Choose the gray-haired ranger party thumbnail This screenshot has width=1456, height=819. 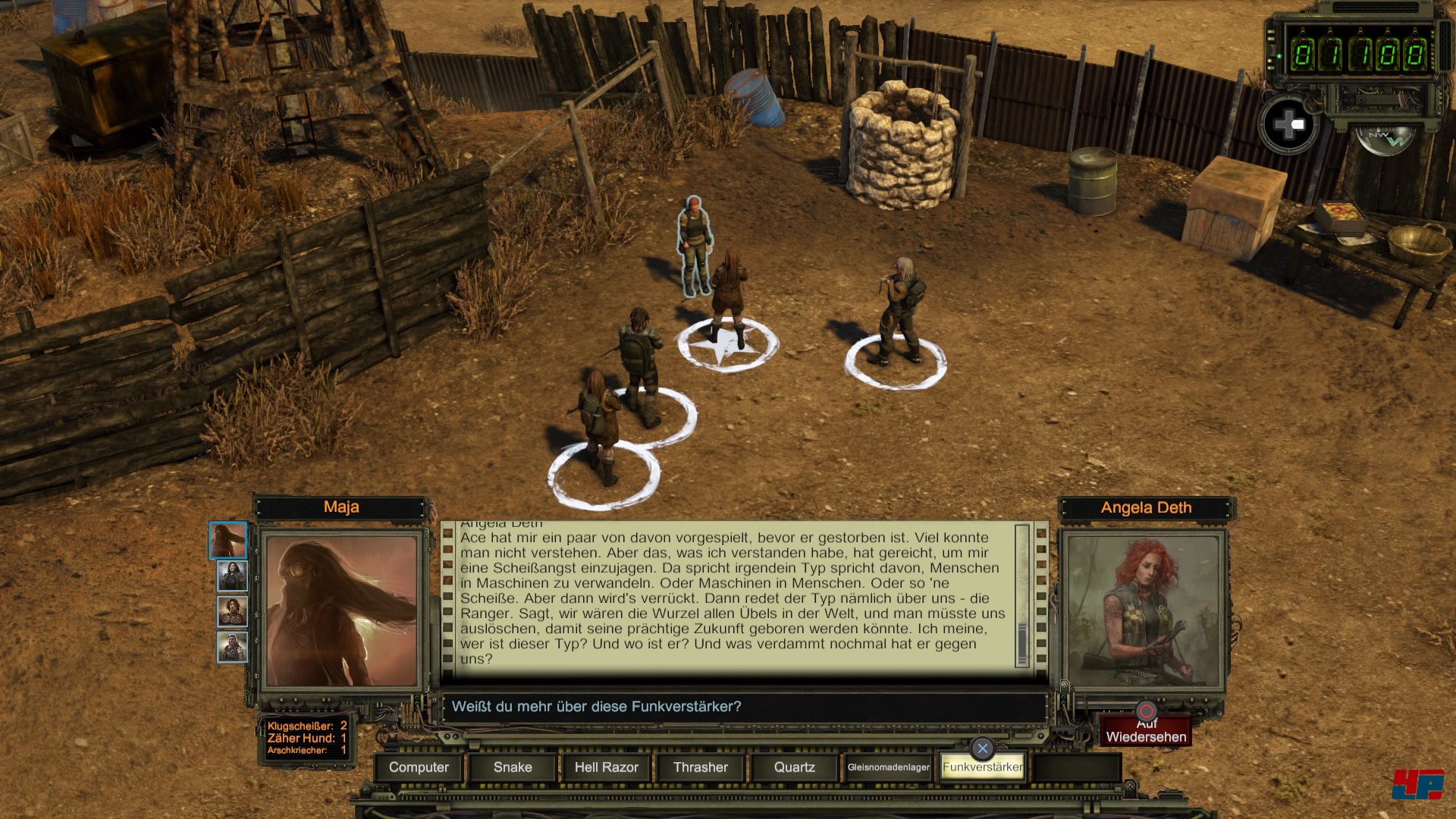232,647
